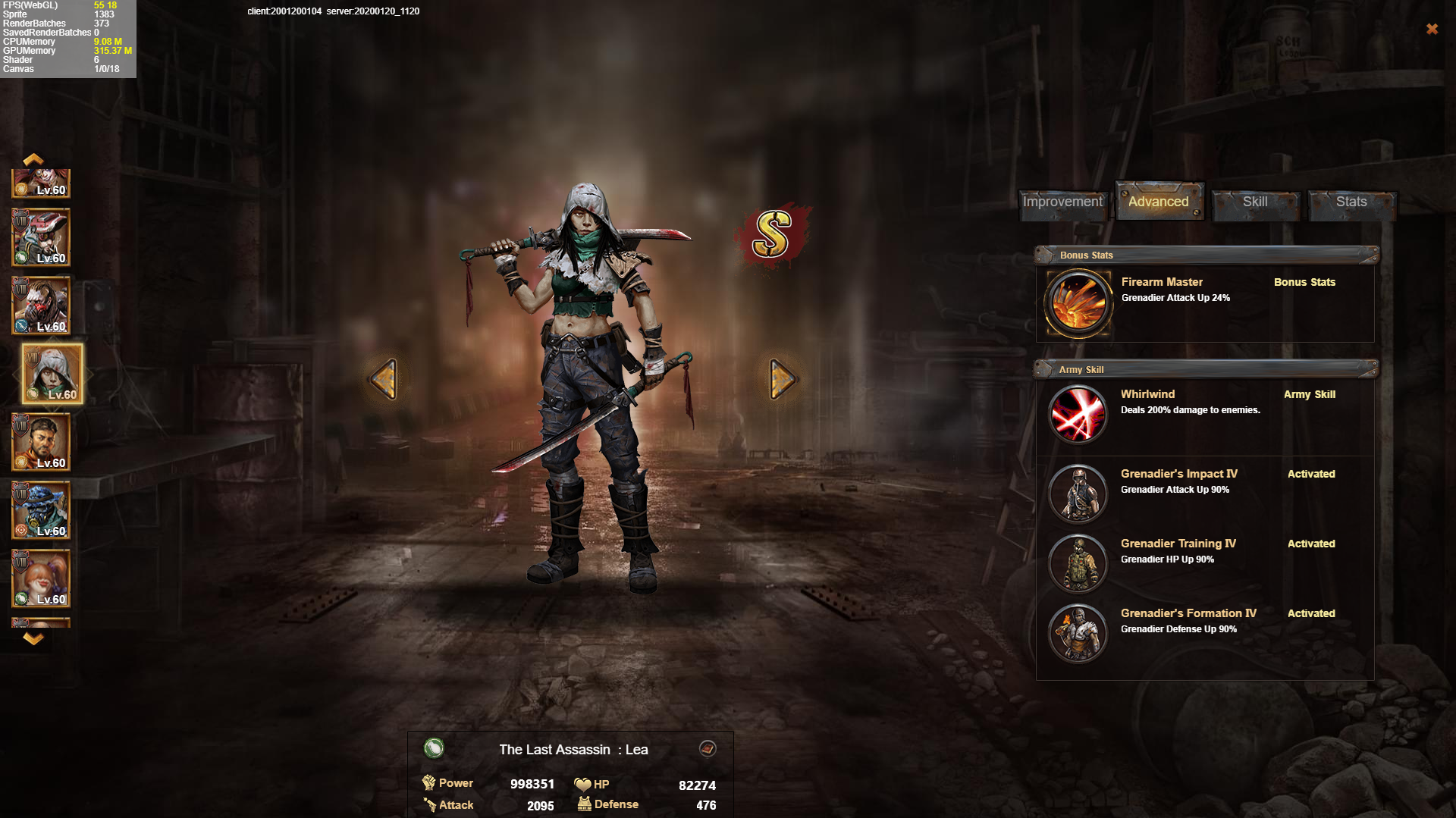
Task: Select the Advanced tab
Action: tap(1158, 202)
